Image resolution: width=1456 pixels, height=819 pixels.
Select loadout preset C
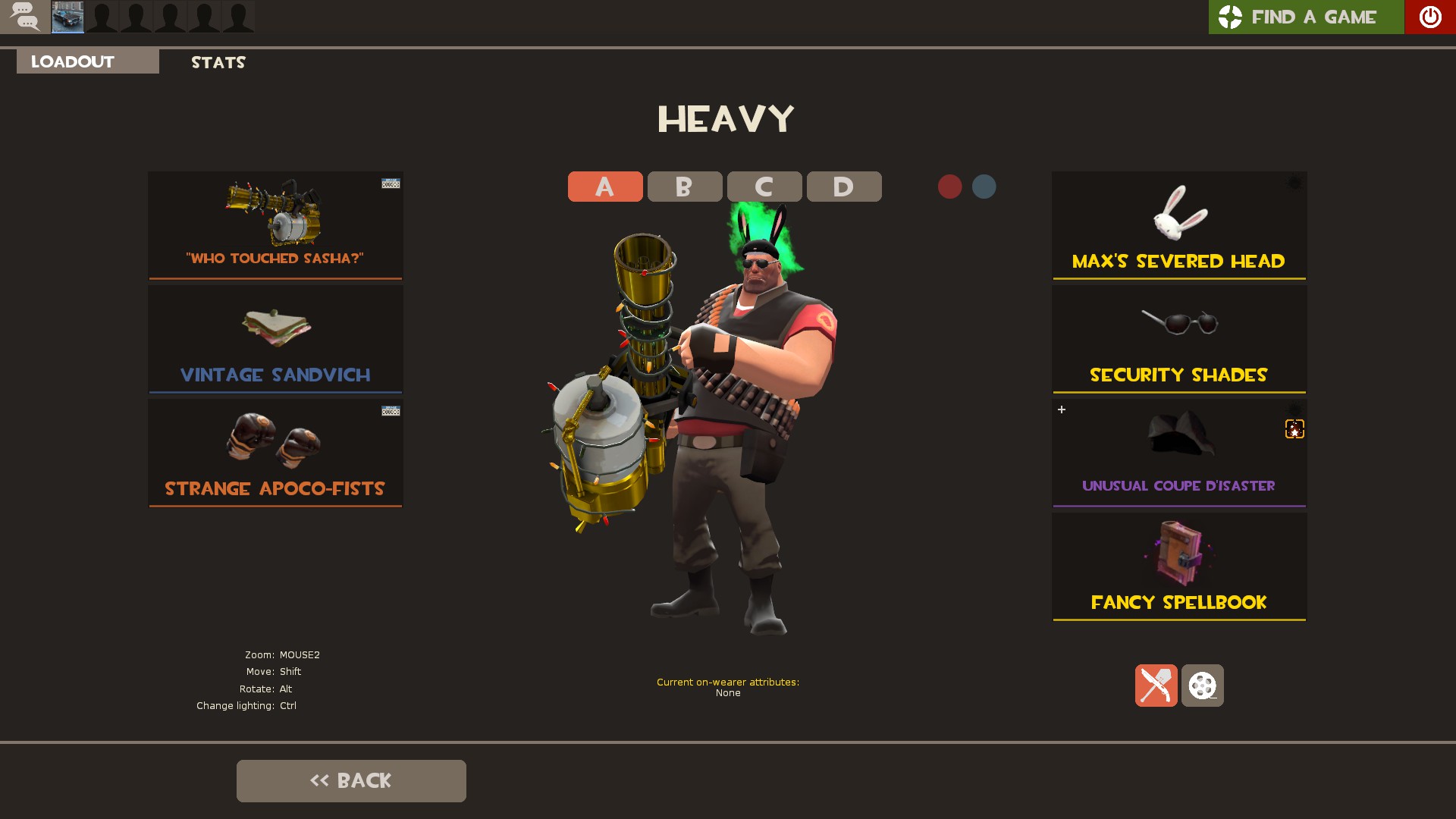764,187
